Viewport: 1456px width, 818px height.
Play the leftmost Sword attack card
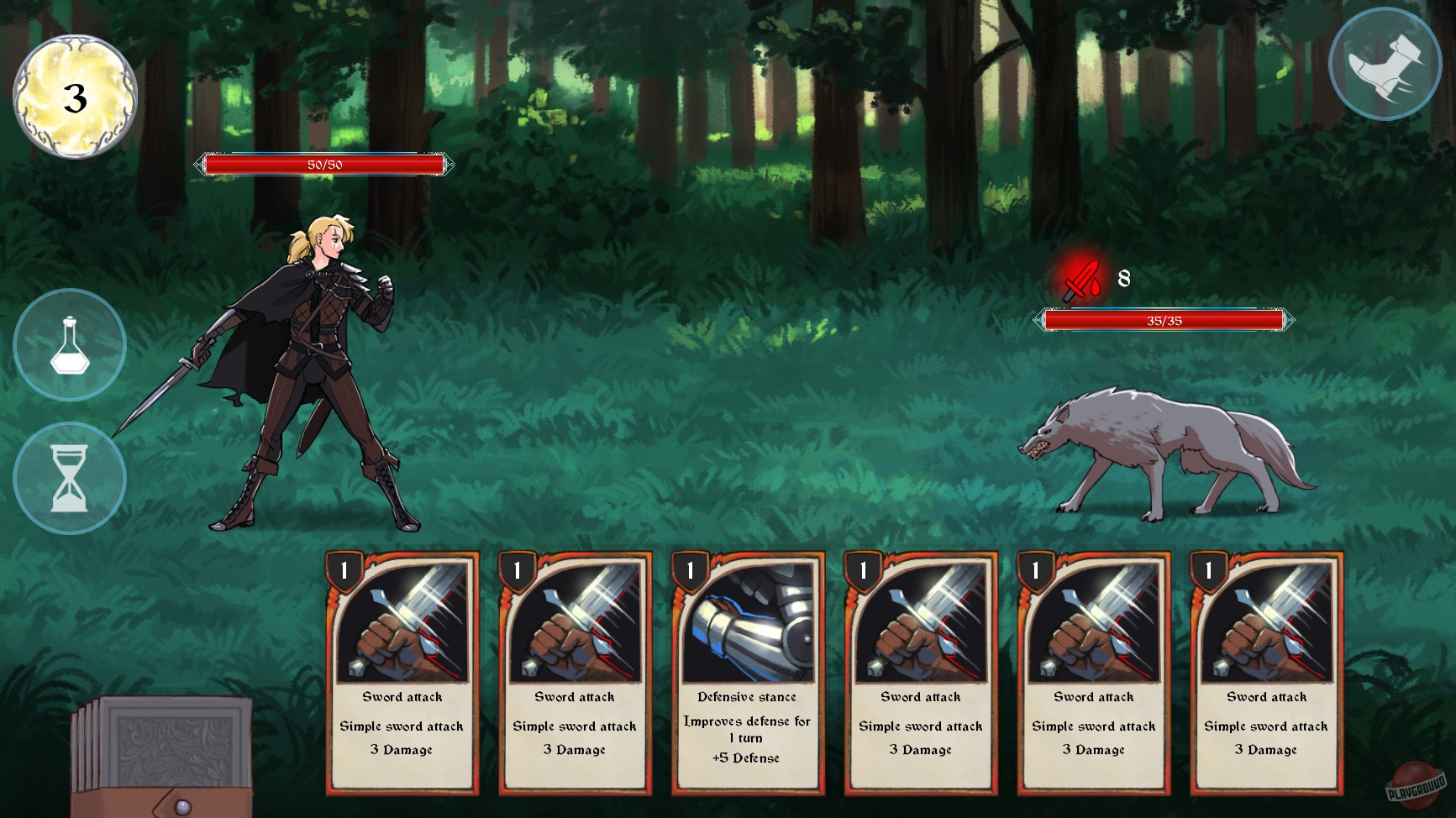pyautogui.click(x=401, y=680)
